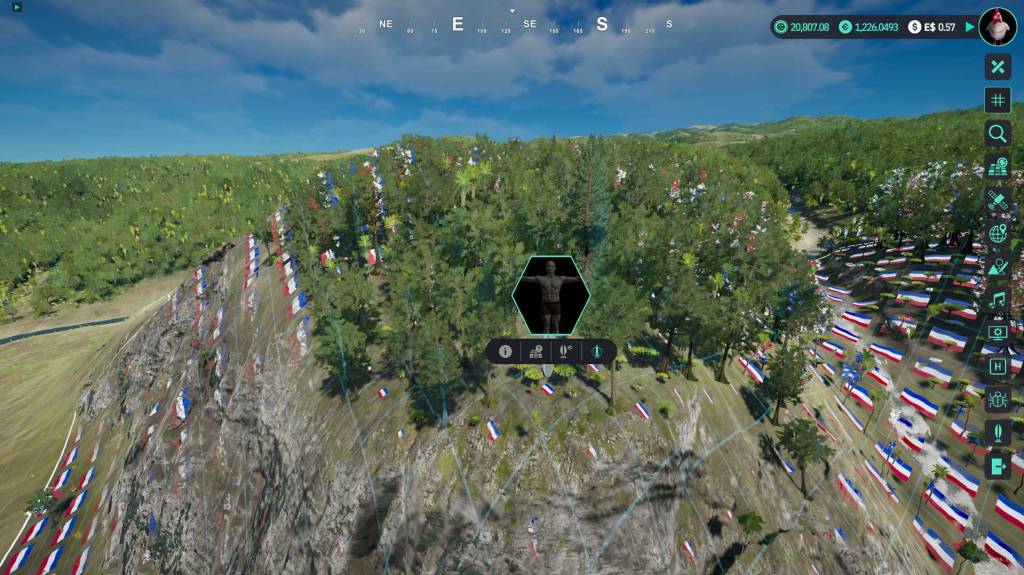Open the globe map icon
Viewport: 1024px width, 575px height.
(997, 234)
